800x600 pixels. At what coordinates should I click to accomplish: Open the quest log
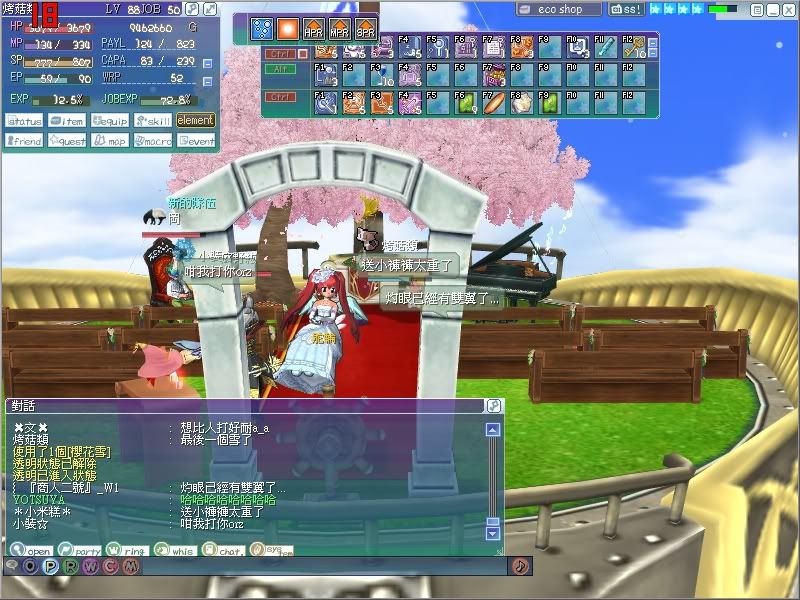click(66, 141)
